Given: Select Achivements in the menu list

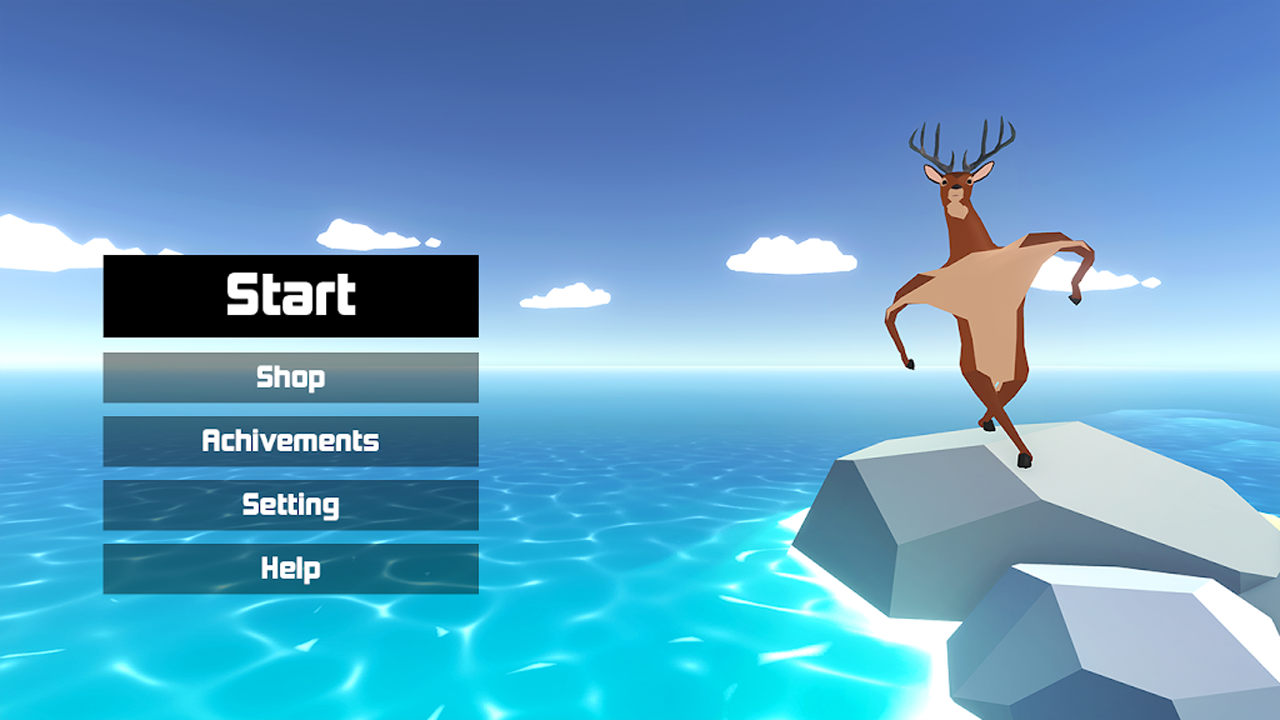Looking at the screenshot, I should coord(291,441).
